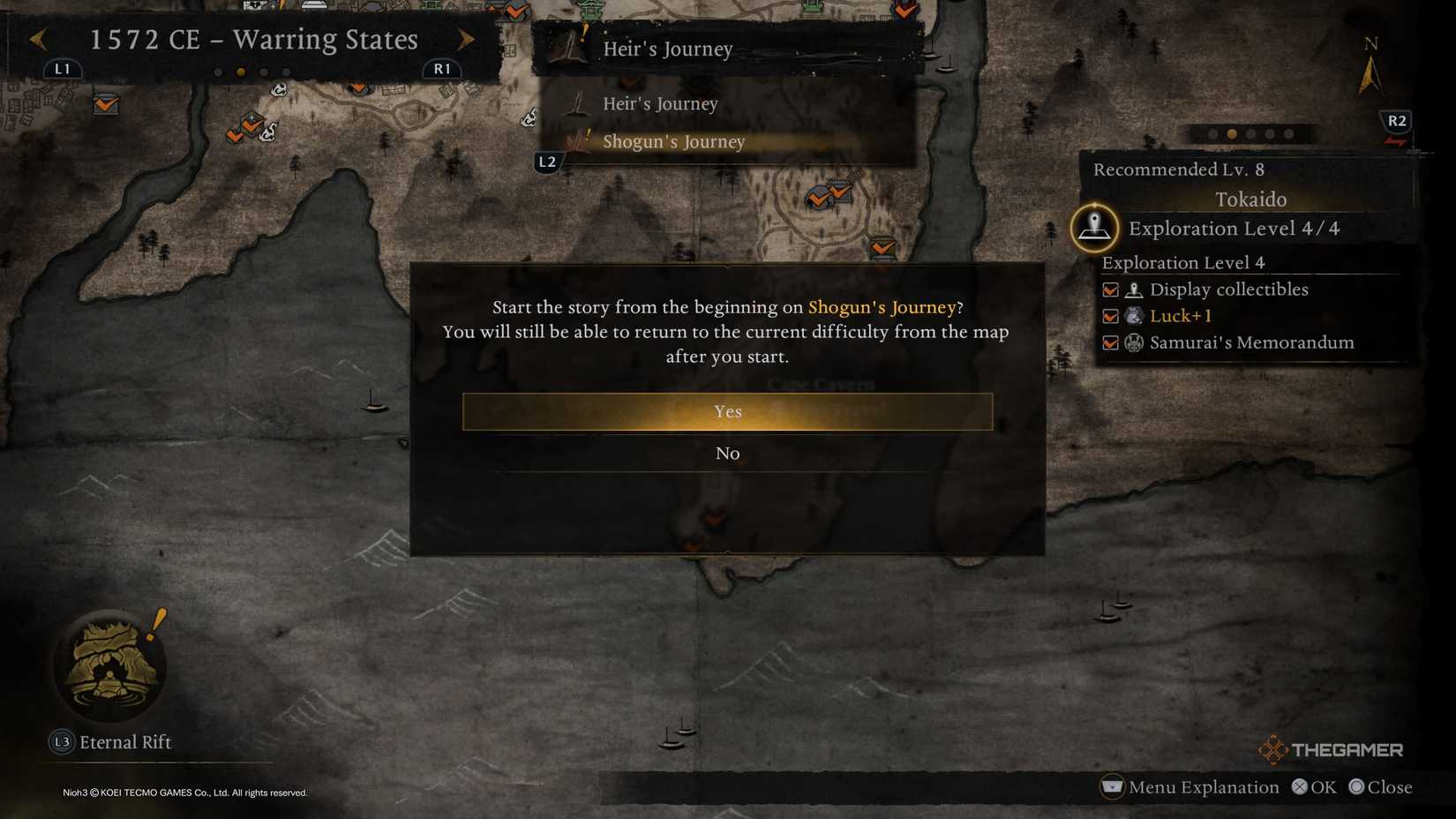1456x819 pixels.
Task: Select the Eternal Rift portal icon
Action: pos(110,668)
